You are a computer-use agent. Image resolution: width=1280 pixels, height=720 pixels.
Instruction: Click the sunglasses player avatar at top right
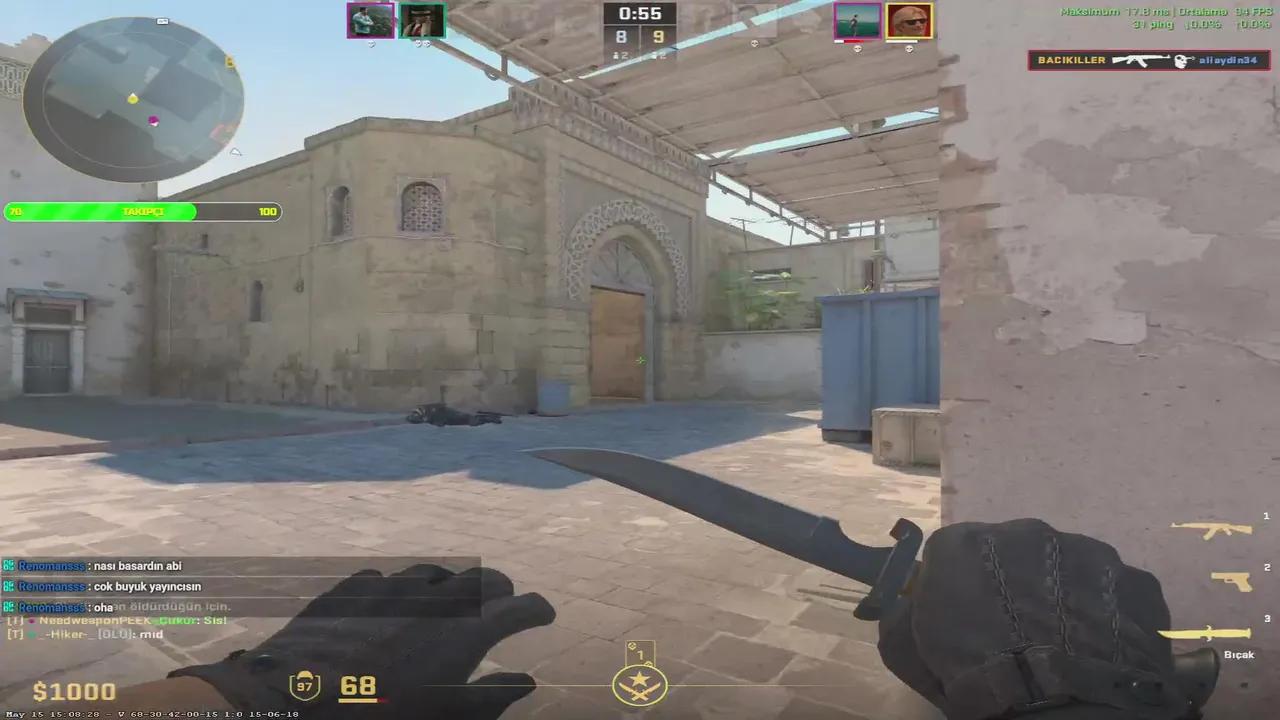point(908,21)
